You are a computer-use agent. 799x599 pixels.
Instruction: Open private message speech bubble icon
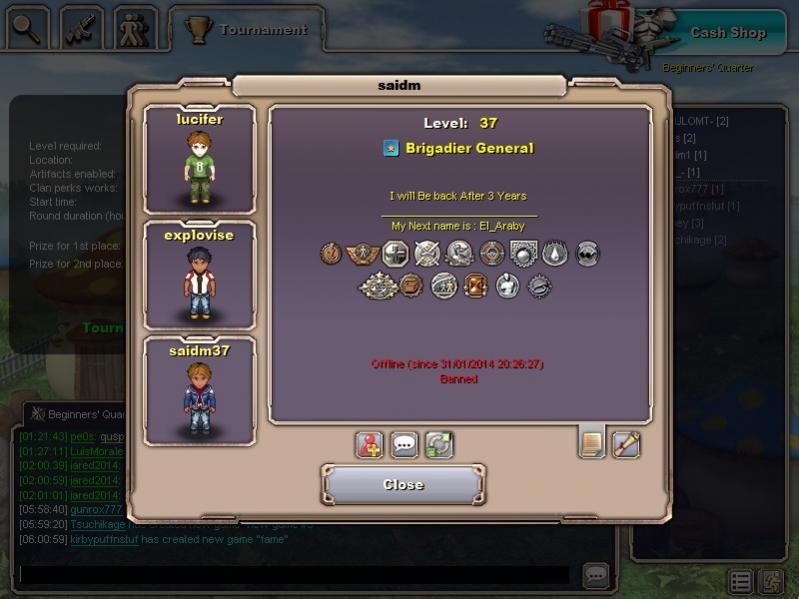[x=404, y=445]
